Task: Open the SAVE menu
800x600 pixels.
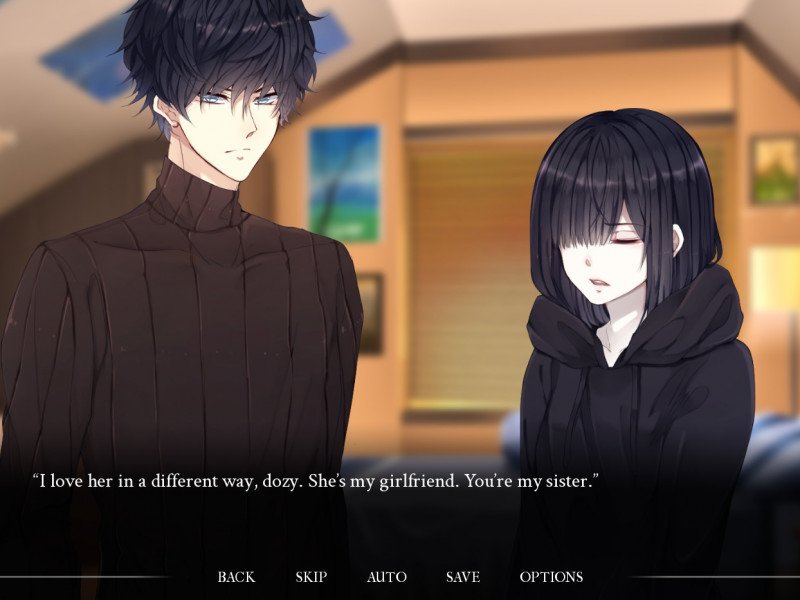Action: click(x=463, y=577)
